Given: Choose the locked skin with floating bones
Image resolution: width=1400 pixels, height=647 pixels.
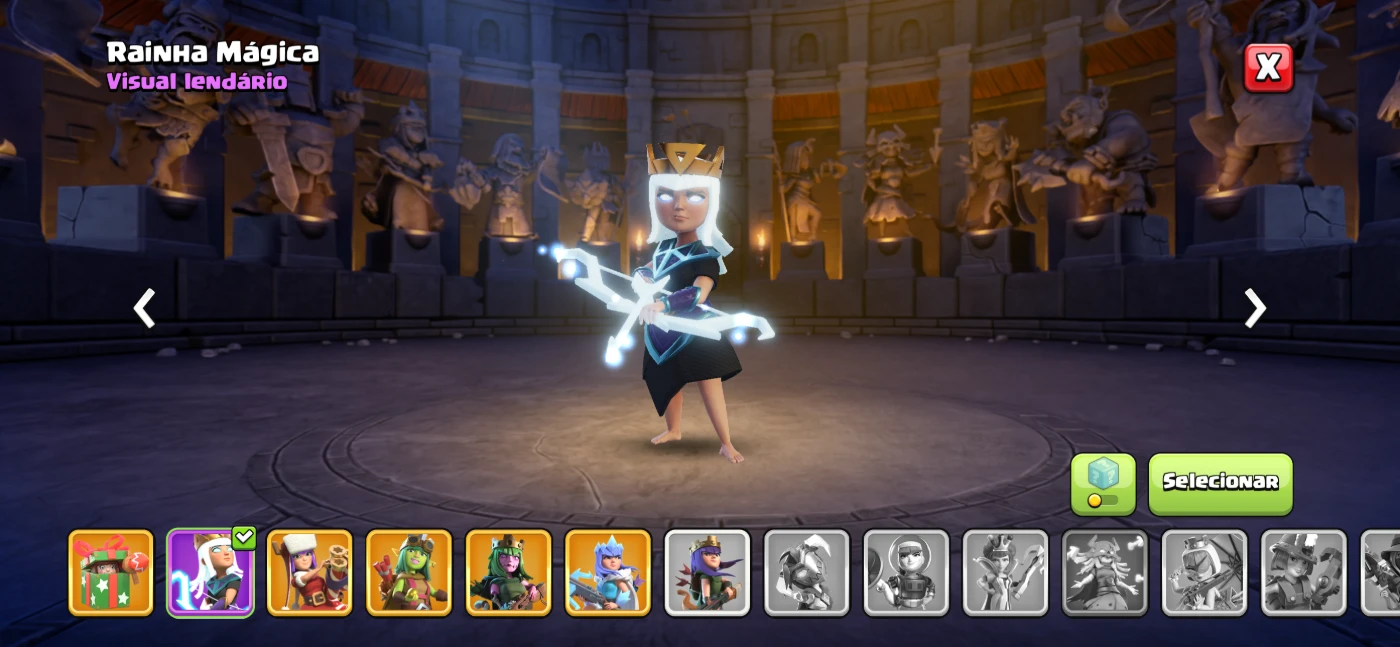Looking at the screenshot, I should (1104, 572).
